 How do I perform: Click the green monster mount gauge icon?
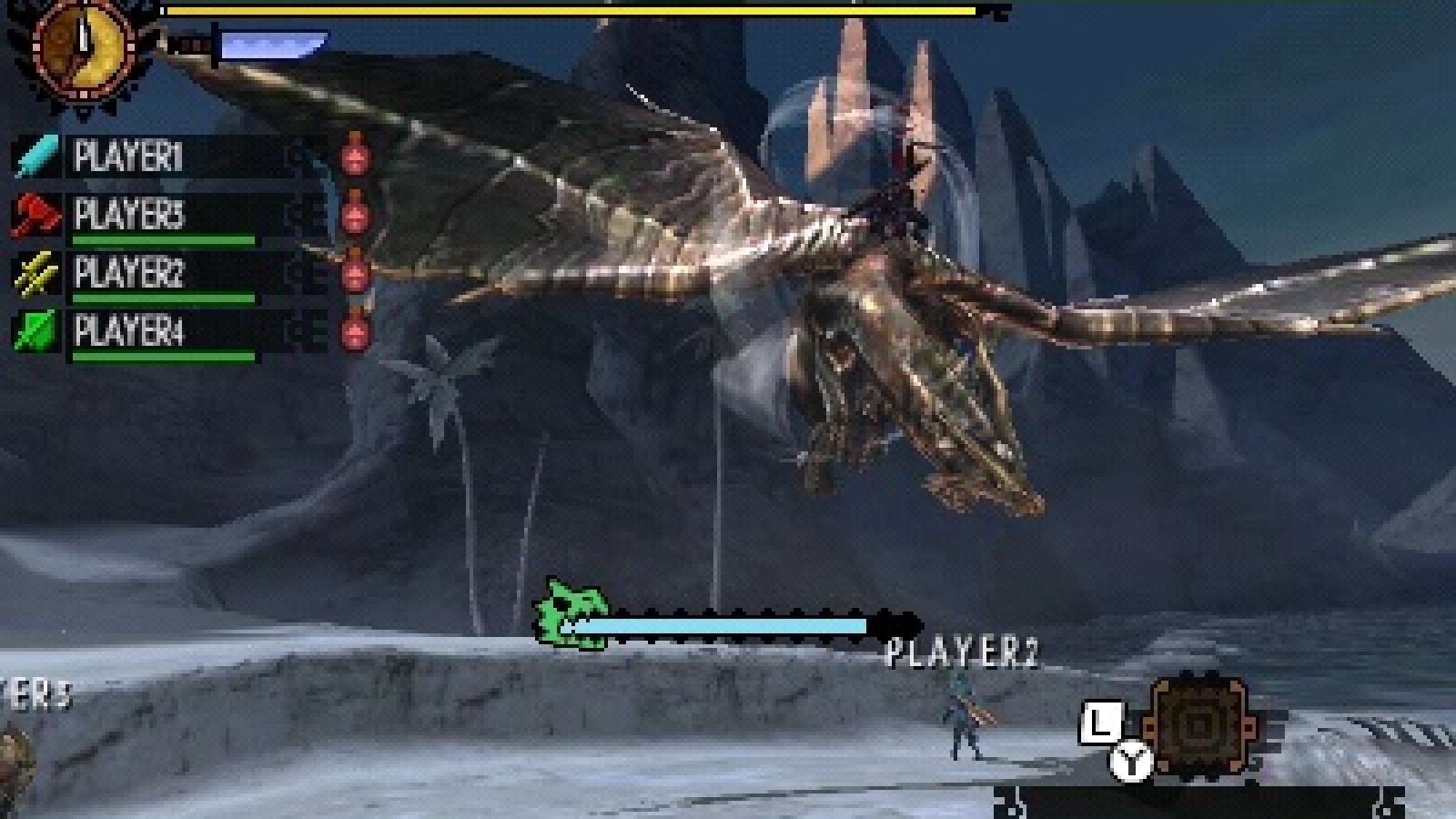[569, 614]
